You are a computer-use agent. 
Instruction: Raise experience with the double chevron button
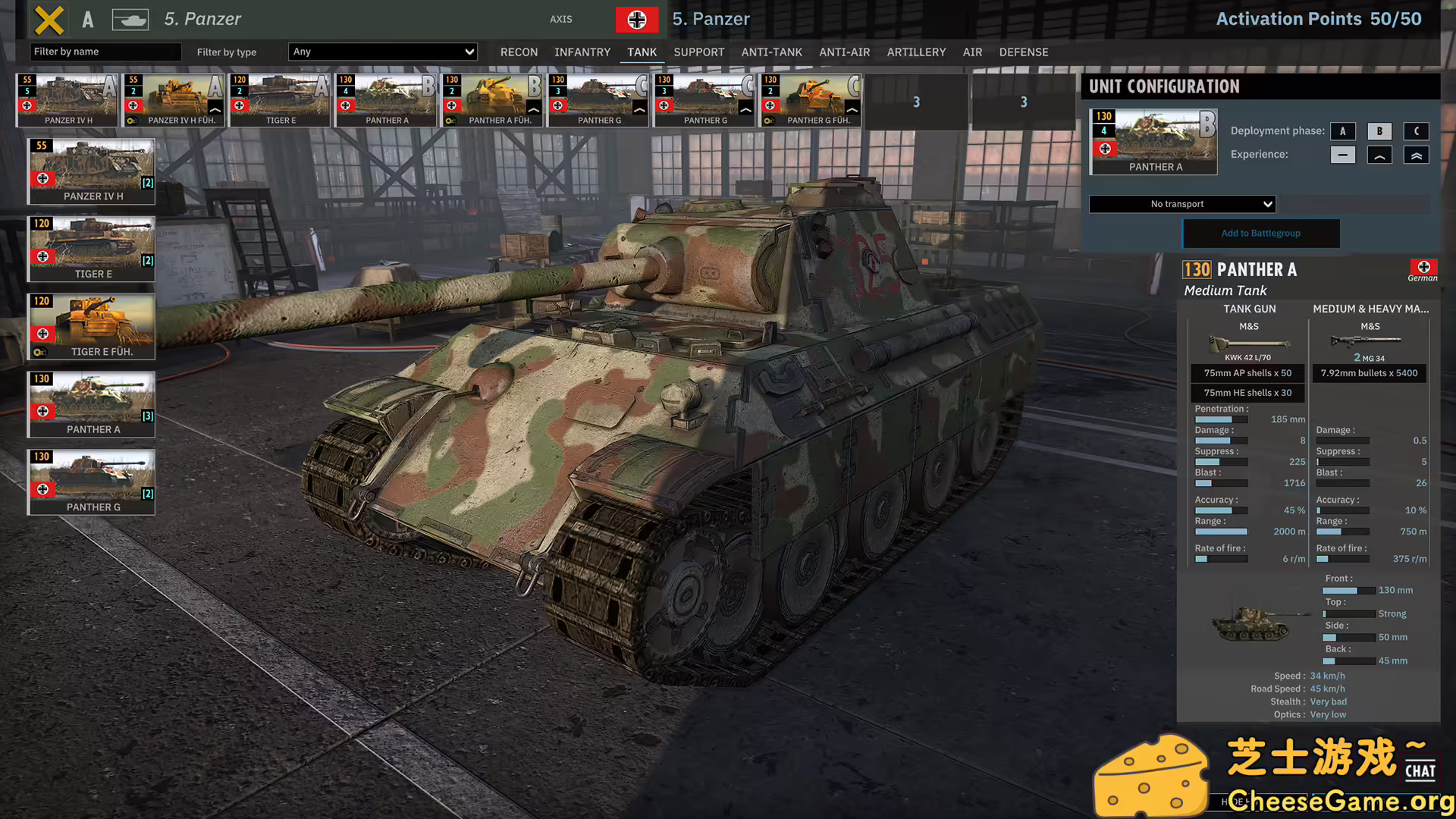click(x=1416, y=155)
